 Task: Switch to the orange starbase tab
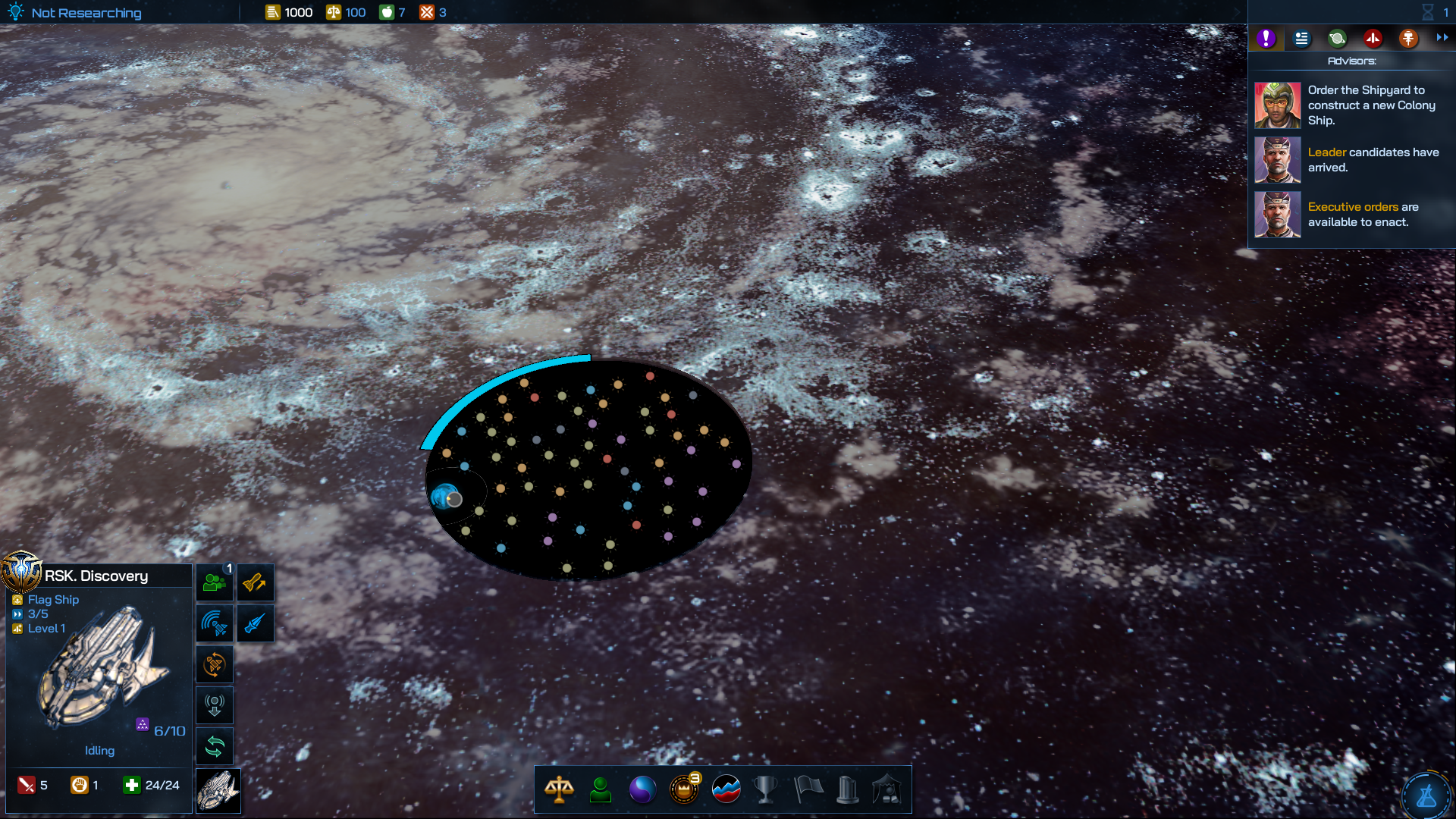point(1408,38)
